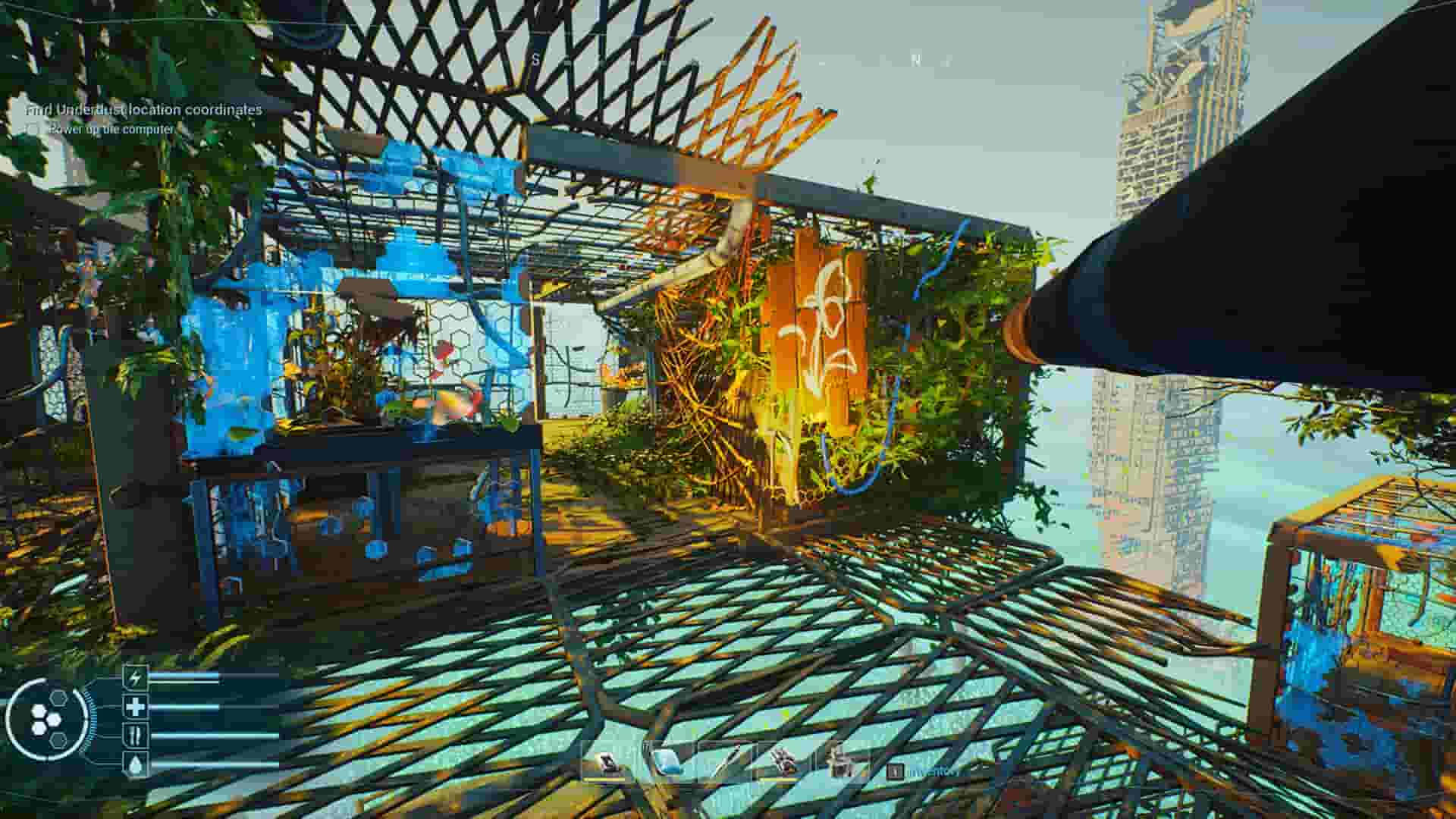The image size is (1456, 819).
Task: Click the hydration water droplet icon
Action: 134,764
